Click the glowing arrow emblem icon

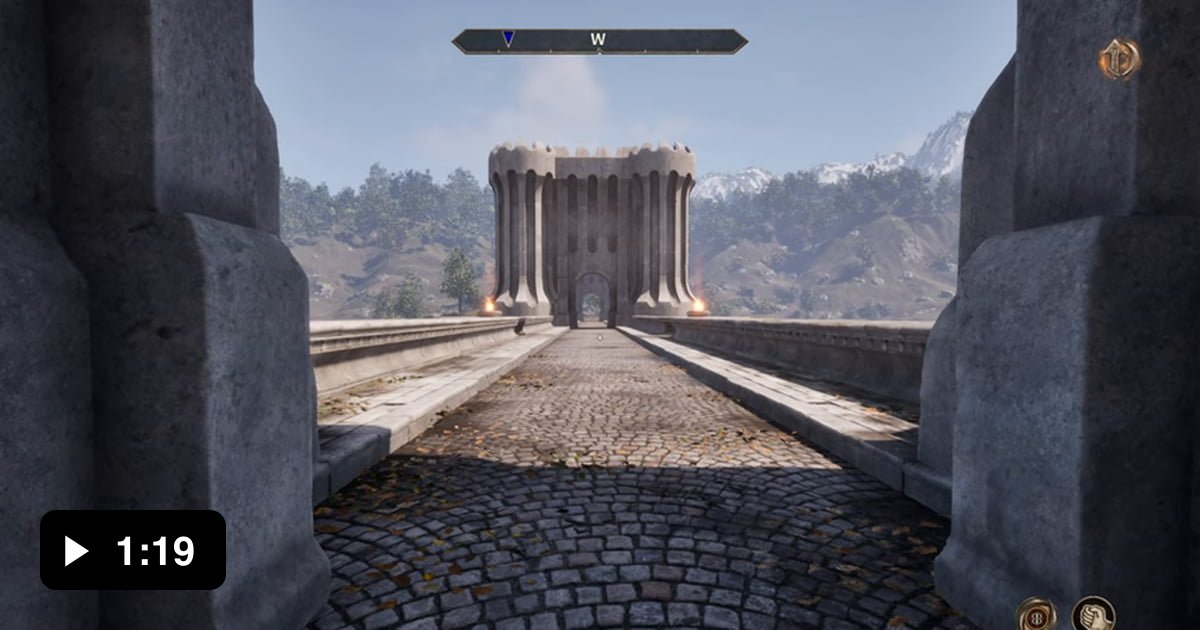(1119, 60)
